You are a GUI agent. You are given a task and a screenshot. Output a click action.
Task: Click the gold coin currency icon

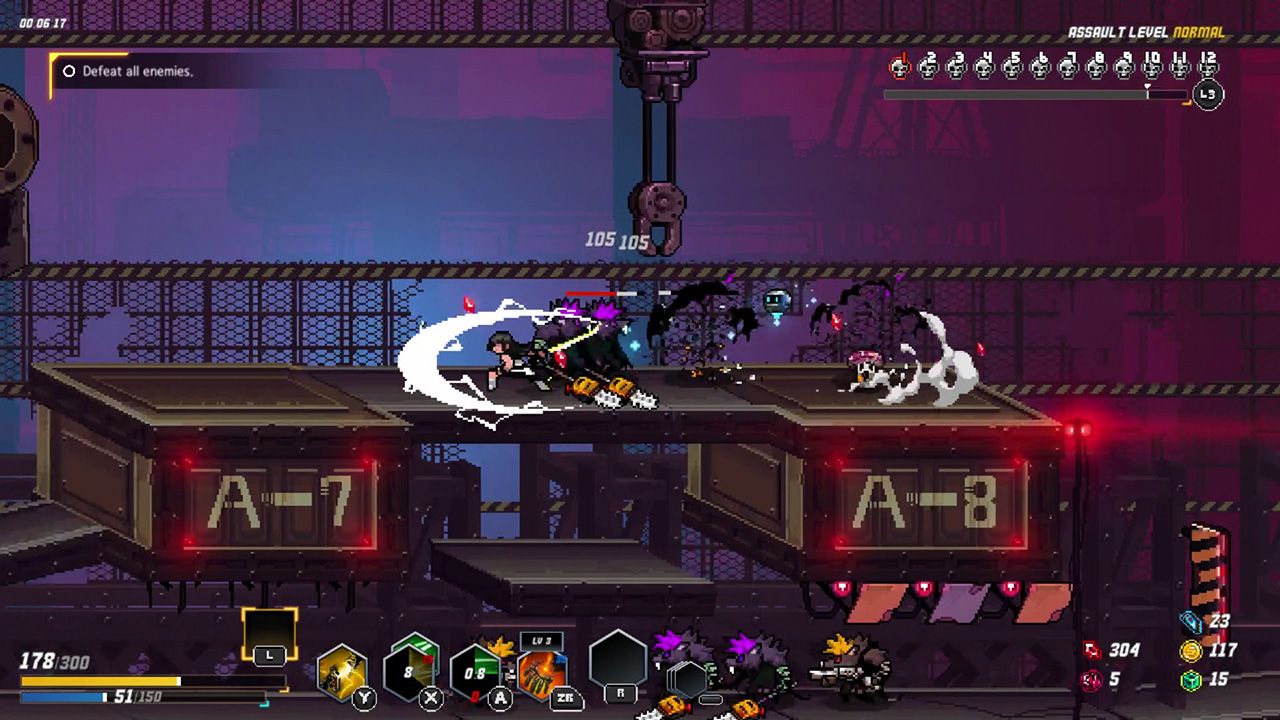pyautogui.click(x=1191, y=651)
